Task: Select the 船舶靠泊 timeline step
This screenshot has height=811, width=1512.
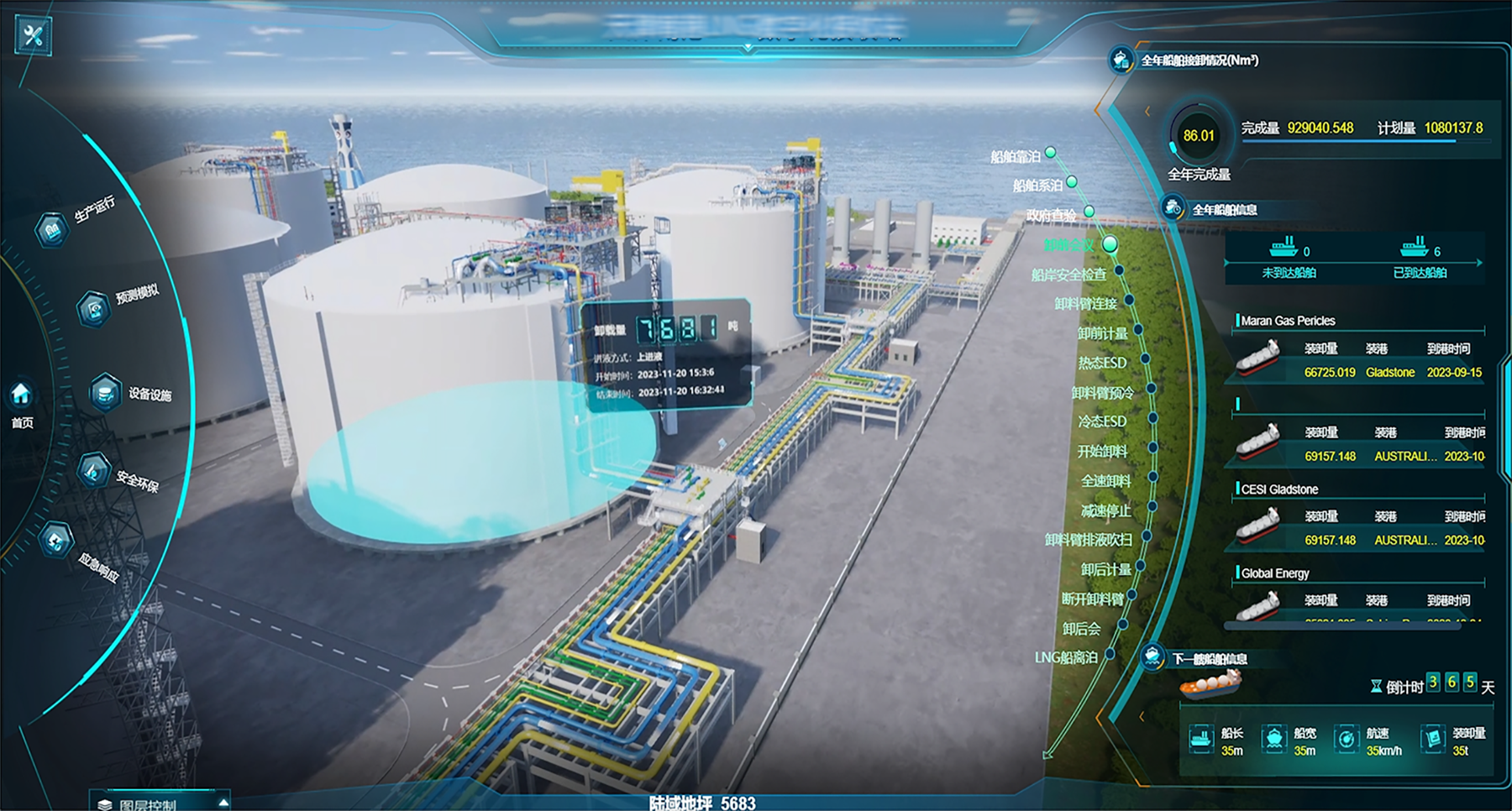Action: pos(1016,157)
